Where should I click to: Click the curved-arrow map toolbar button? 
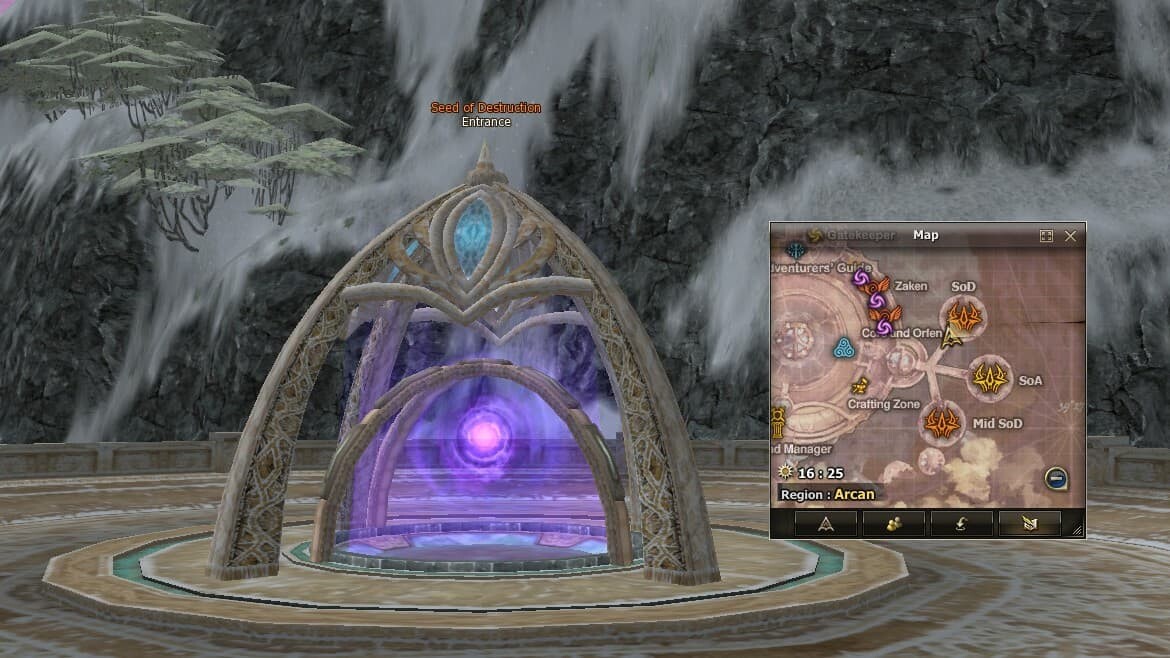(961, 523)
